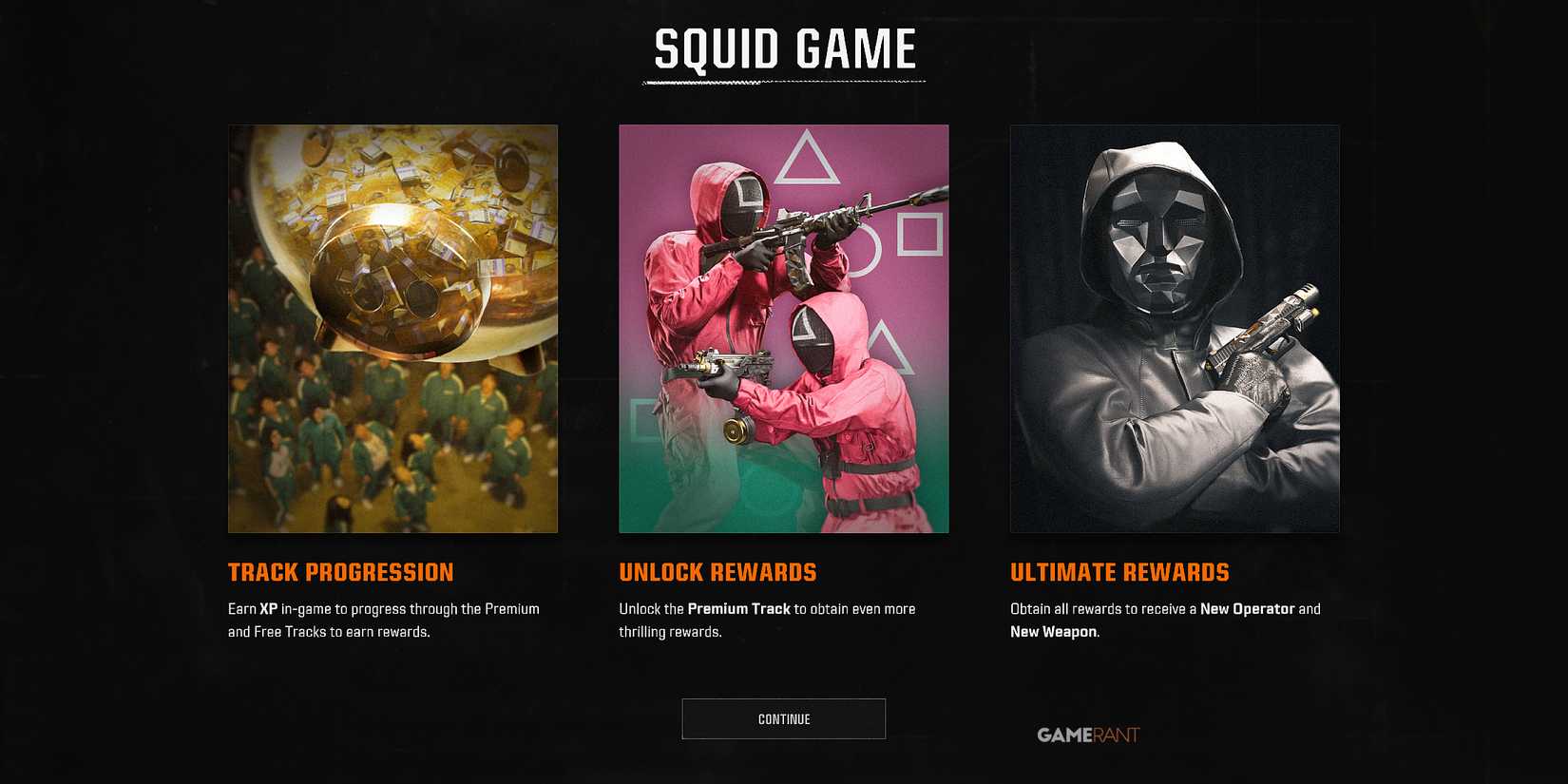This screenshot has width=1568, height=784.
Task: Open the Squid Game event title
Action: (x=783, y=49)
